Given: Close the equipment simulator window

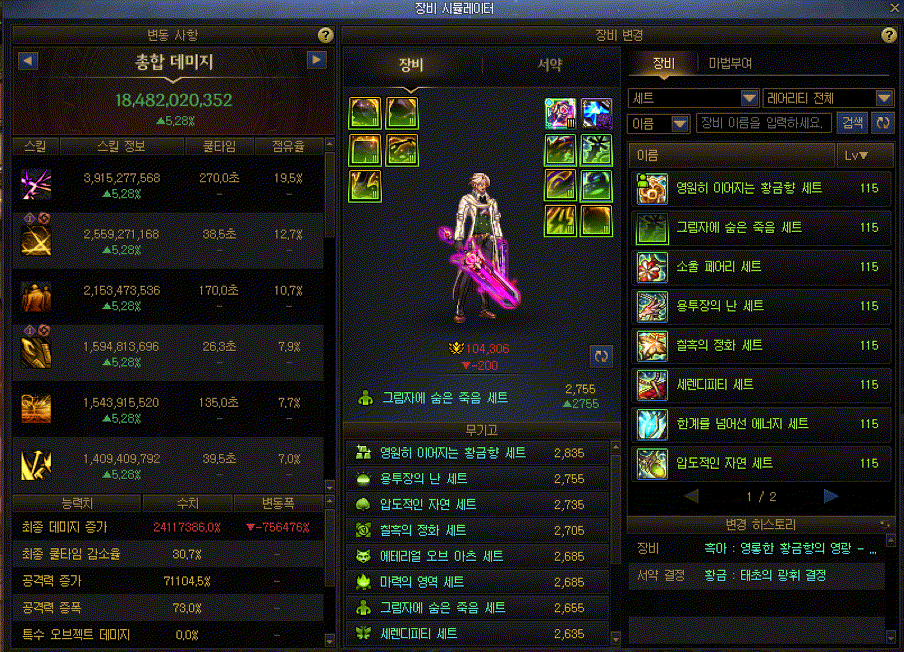Looking at the screenshot, I should point(893,8).
